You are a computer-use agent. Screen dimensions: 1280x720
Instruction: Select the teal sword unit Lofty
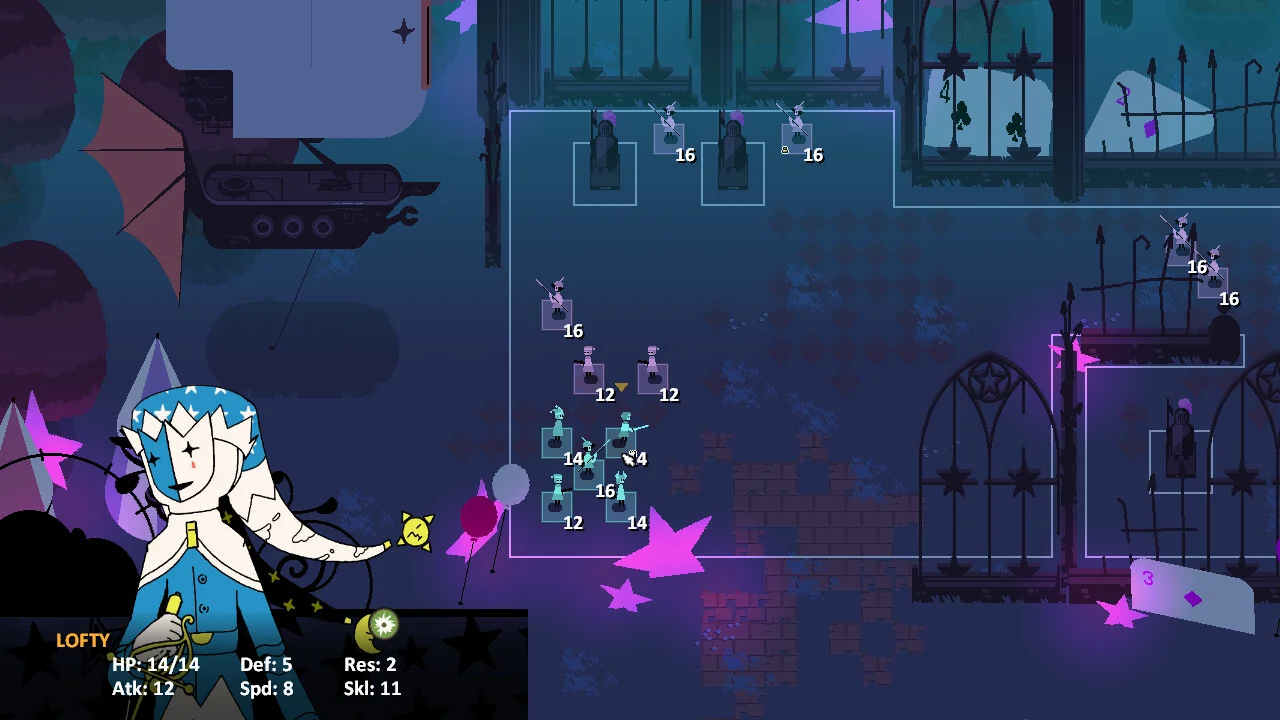click(622, 438)
